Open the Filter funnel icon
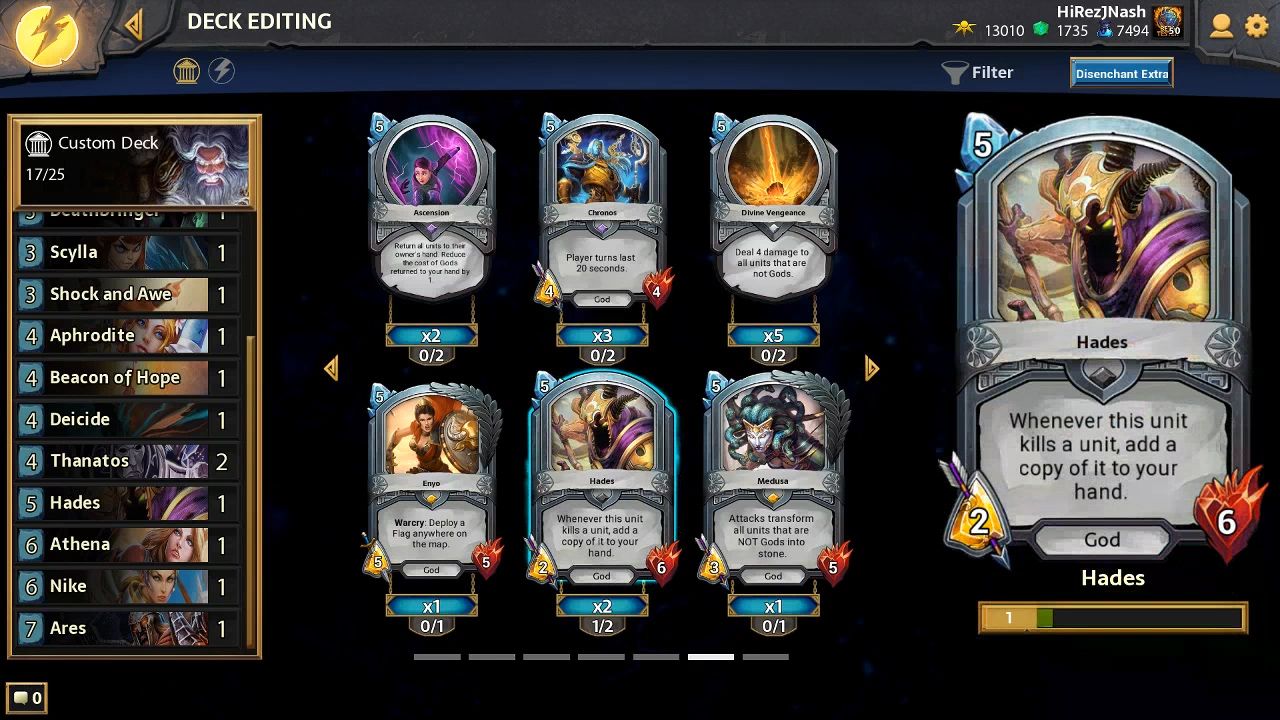Viewport: 1280px width, 720px height. (955, 72)
